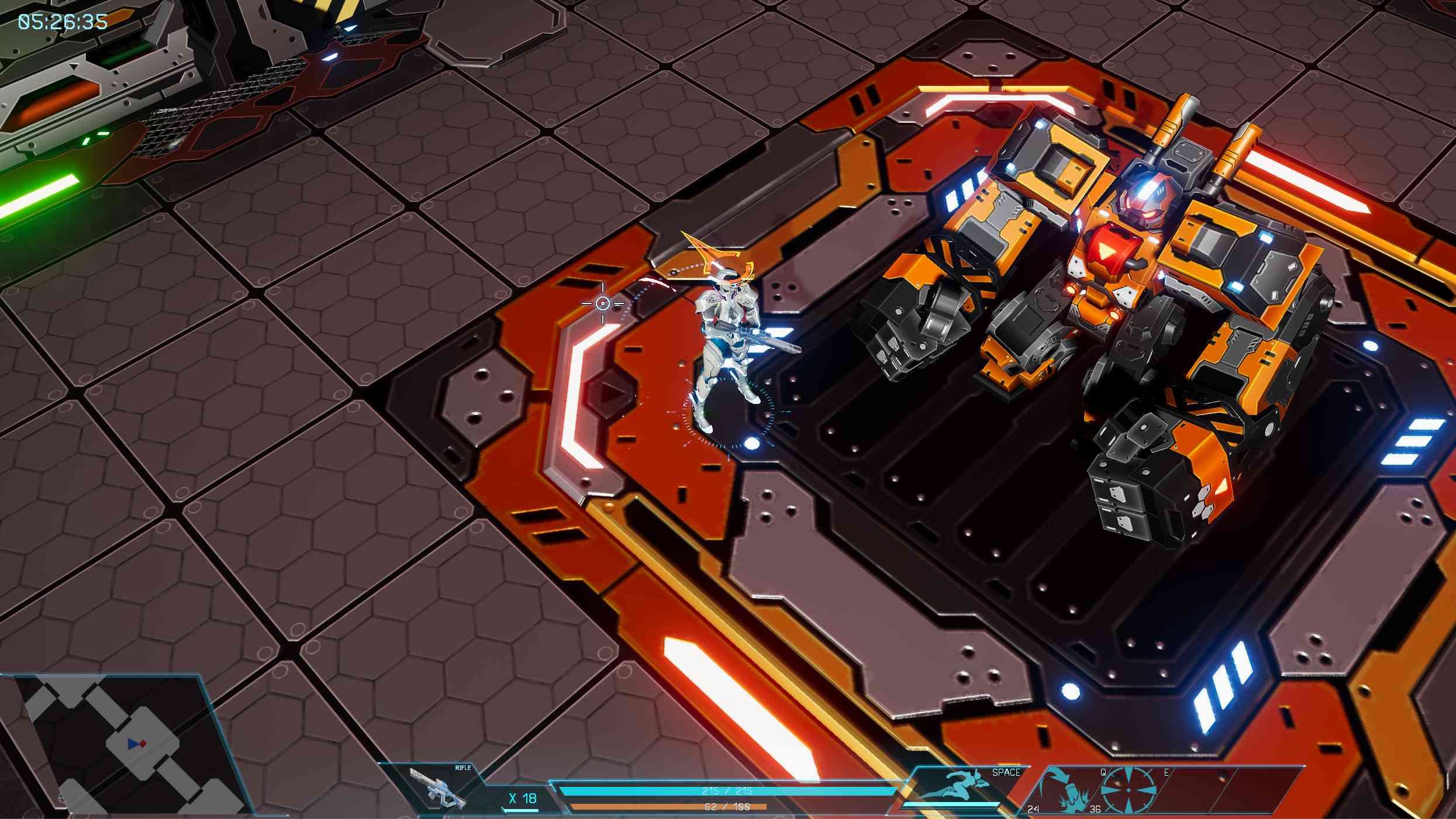
Task: Activate the E compass-crosshair ability icon
Action: pyautogui.click(x=1127, y=790)
